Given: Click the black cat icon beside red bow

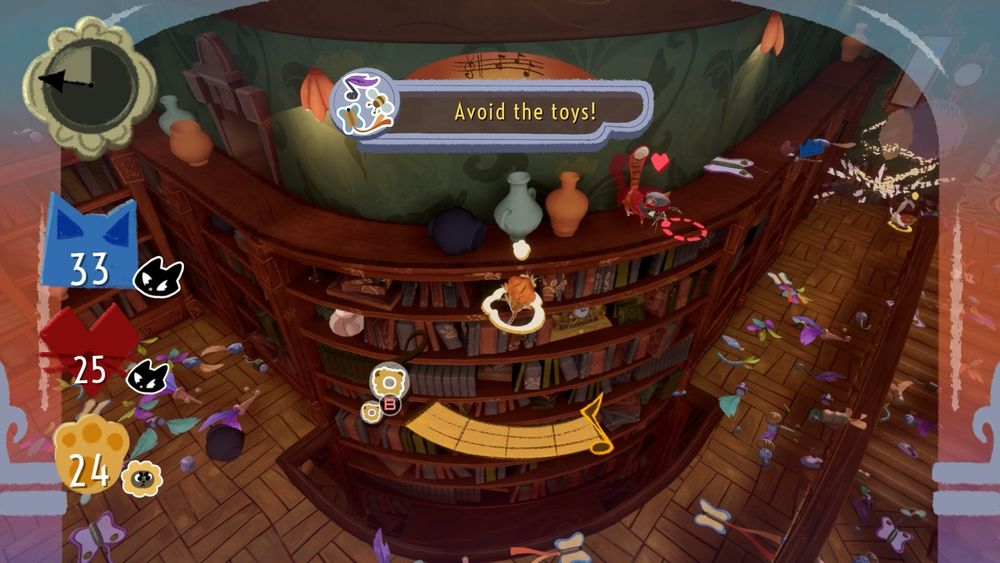Looking at the screenshot, I should (x=147, y=376).
